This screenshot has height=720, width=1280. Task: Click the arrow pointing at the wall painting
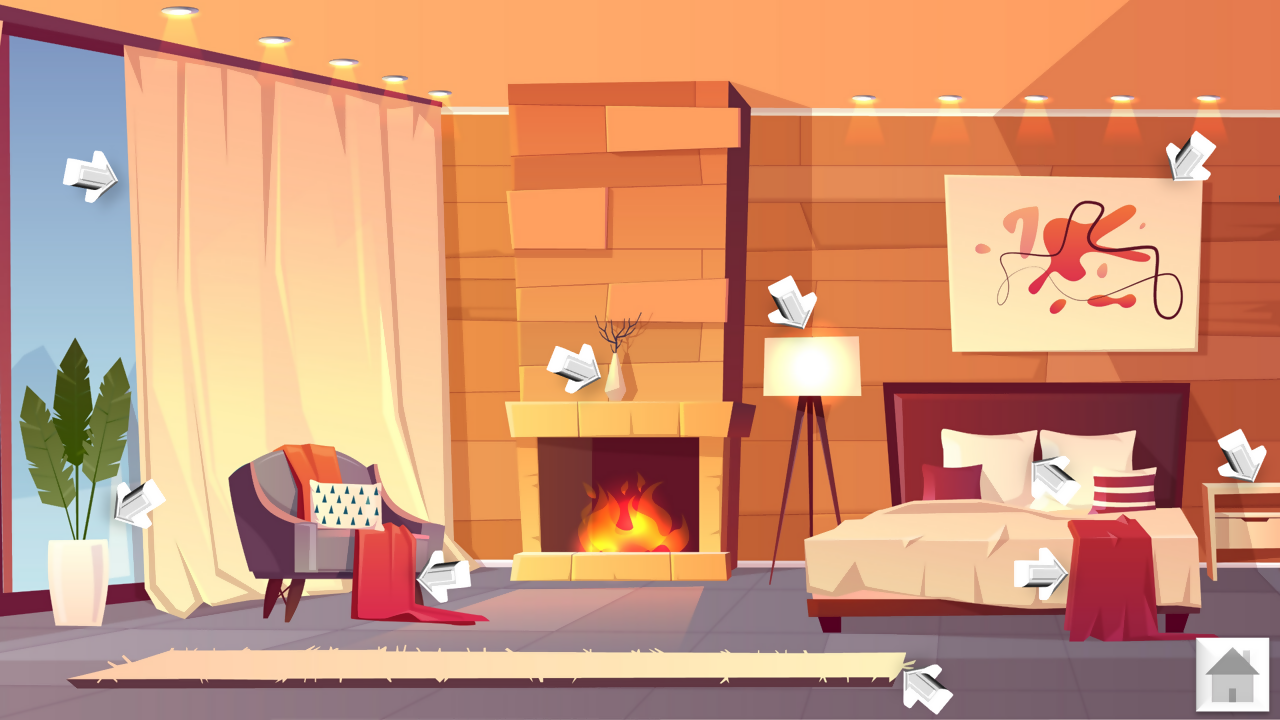click(1190, 157)
